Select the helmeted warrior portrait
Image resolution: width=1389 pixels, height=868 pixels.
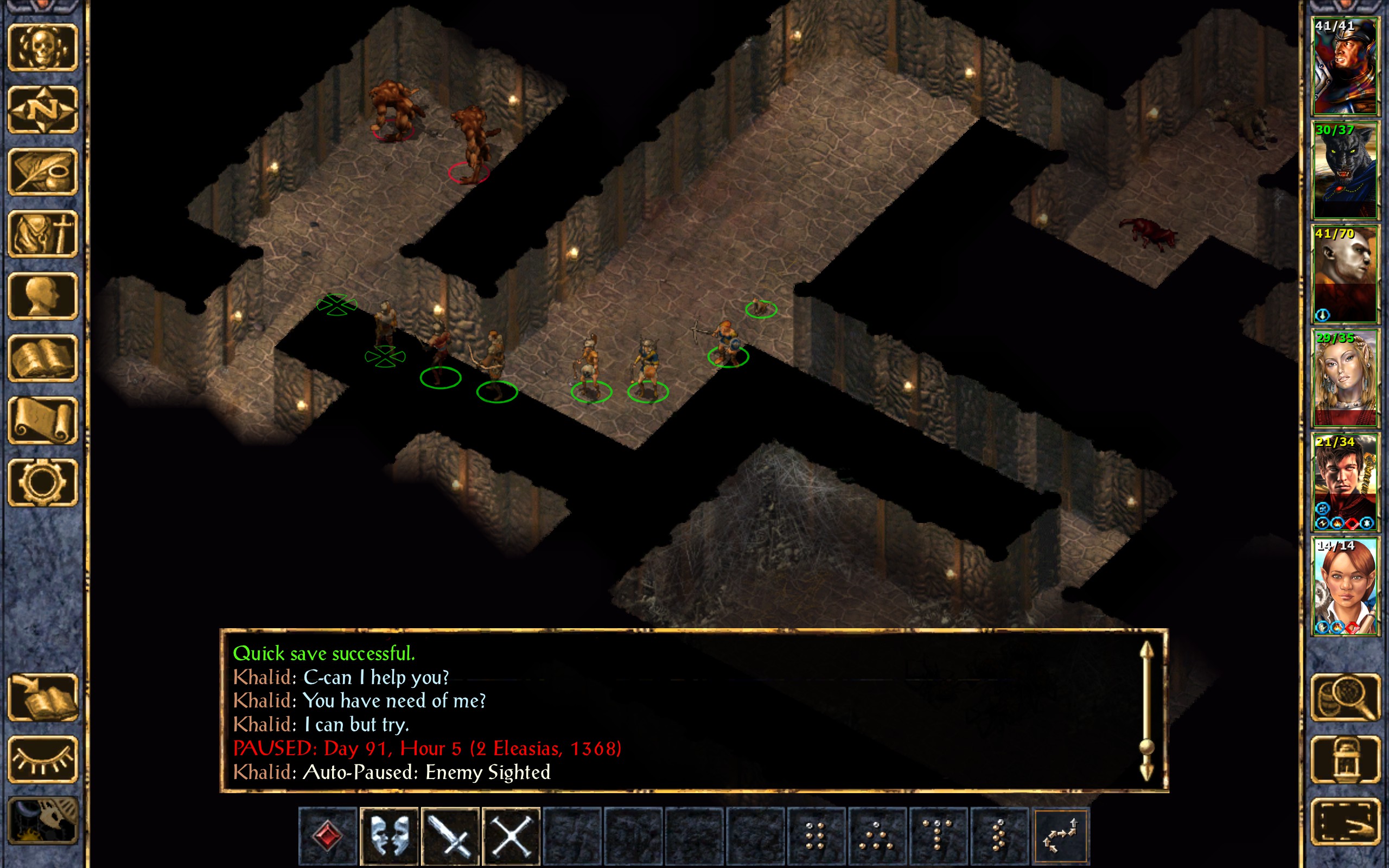point(1345,66)
